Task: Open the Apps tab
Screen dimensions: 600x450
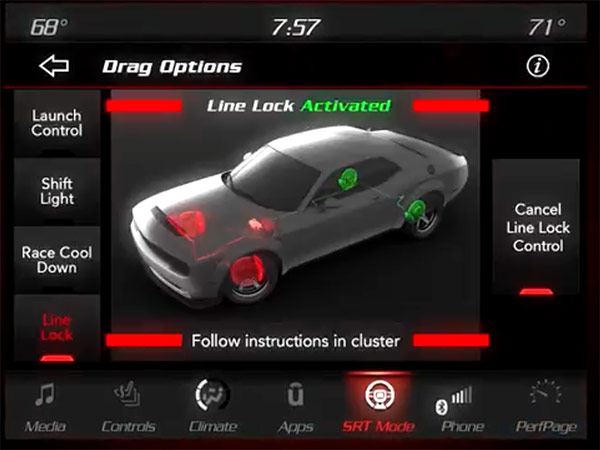Action: [x=295, y=405]
